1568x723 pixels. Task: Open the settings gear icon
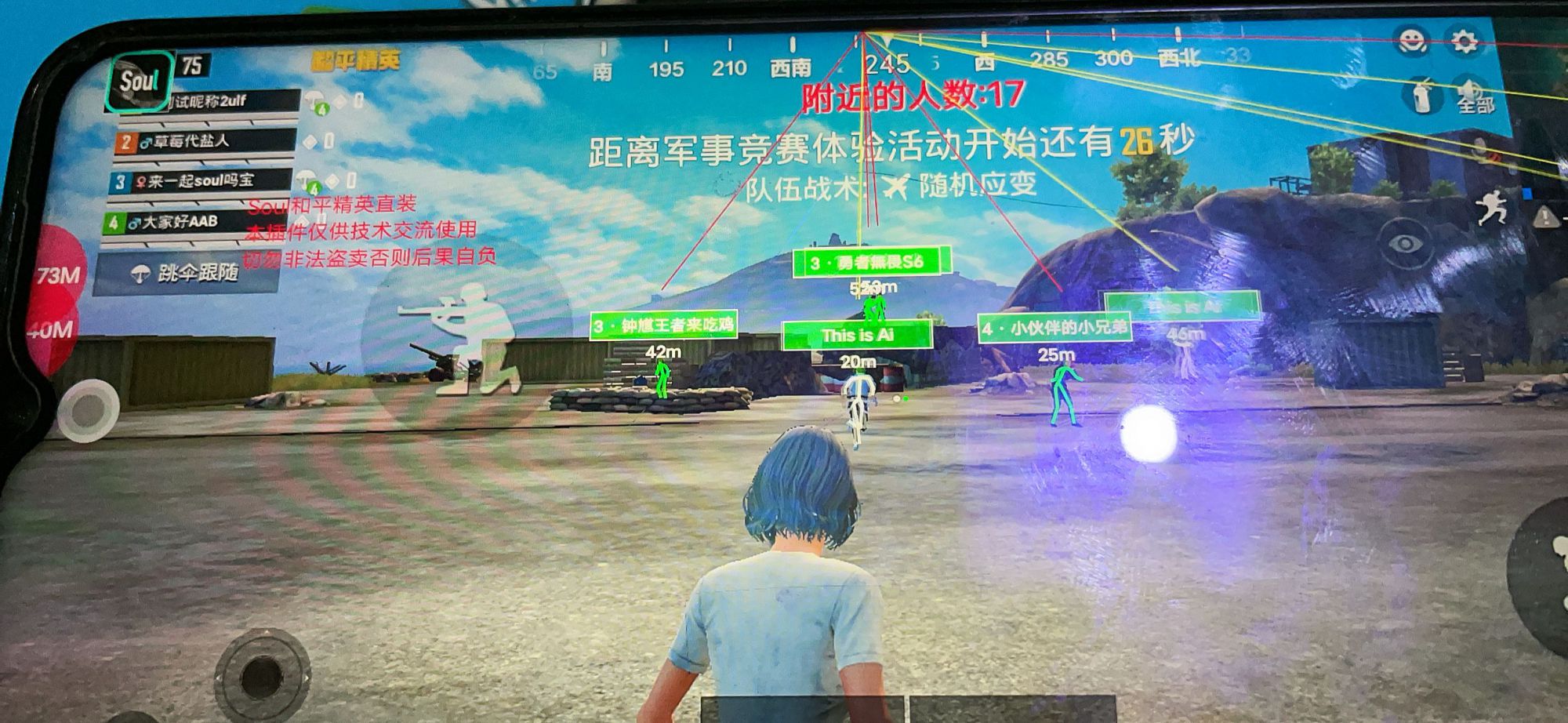point(1465,39)
